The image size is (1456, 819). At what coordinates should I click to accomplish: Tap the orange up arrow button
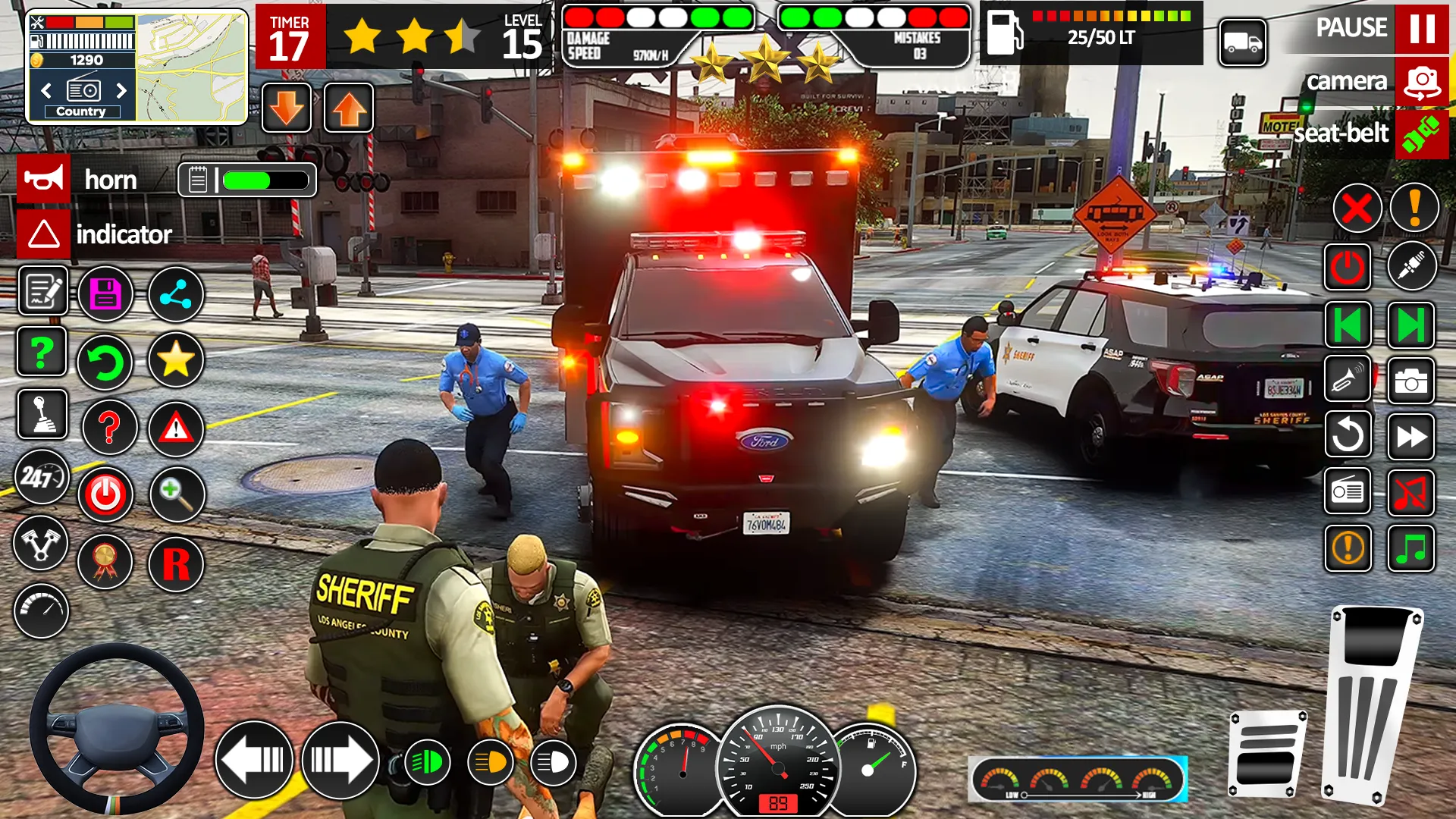coord(349,108)
